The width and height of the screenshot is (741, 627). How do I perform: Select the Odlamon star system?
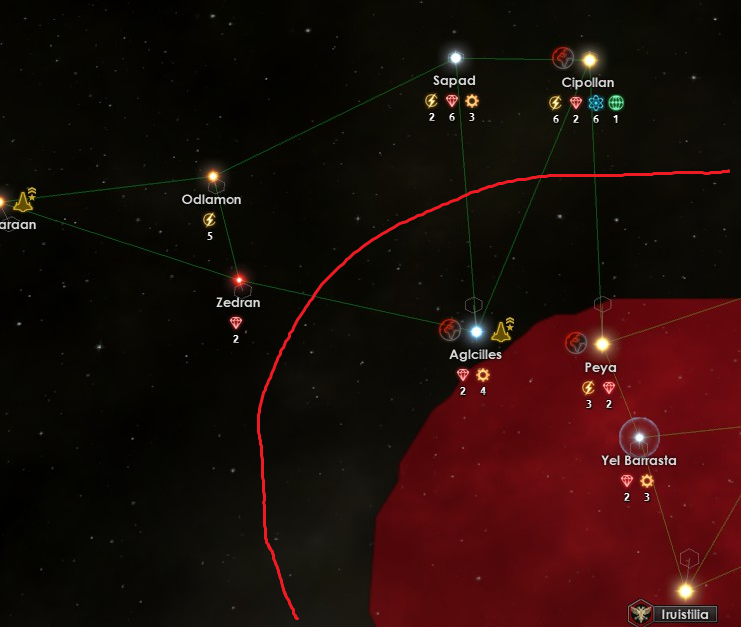(213, 177)
